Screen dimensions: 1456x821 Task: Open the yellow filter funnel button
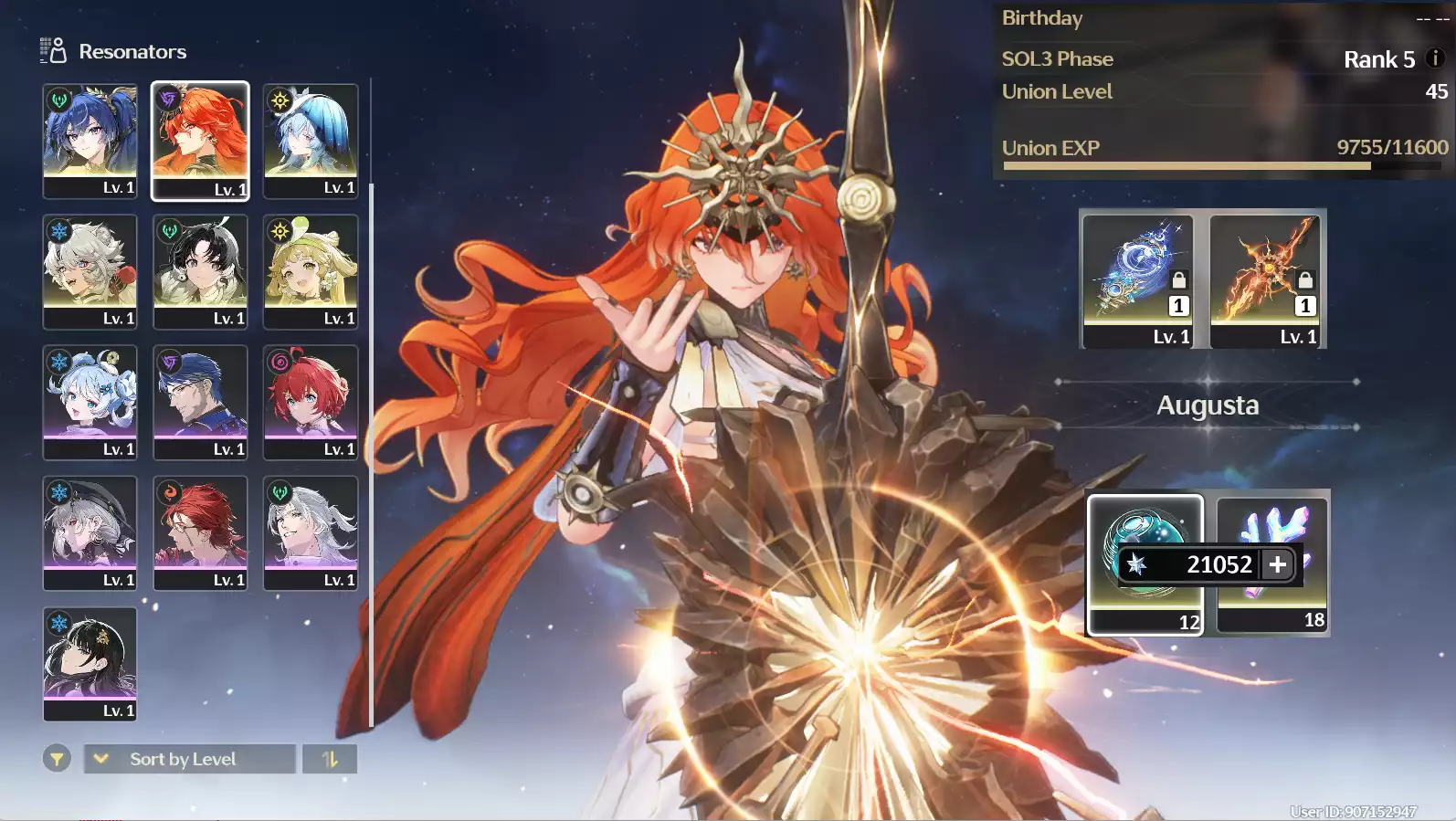tap(57, 759)
